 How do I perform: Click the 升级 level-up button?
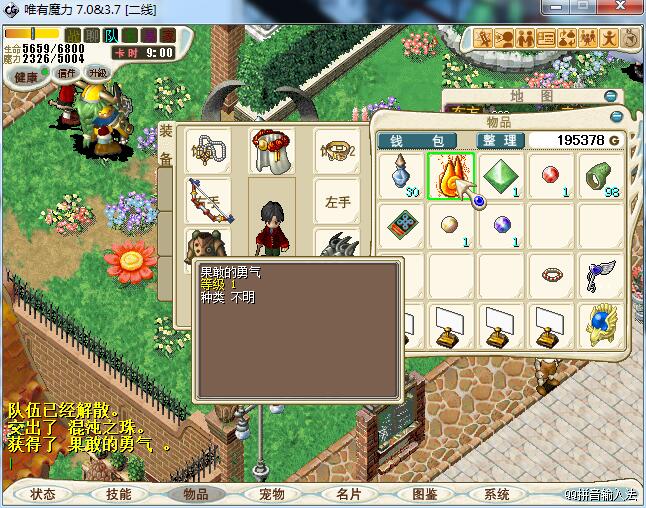coord(97,73)
